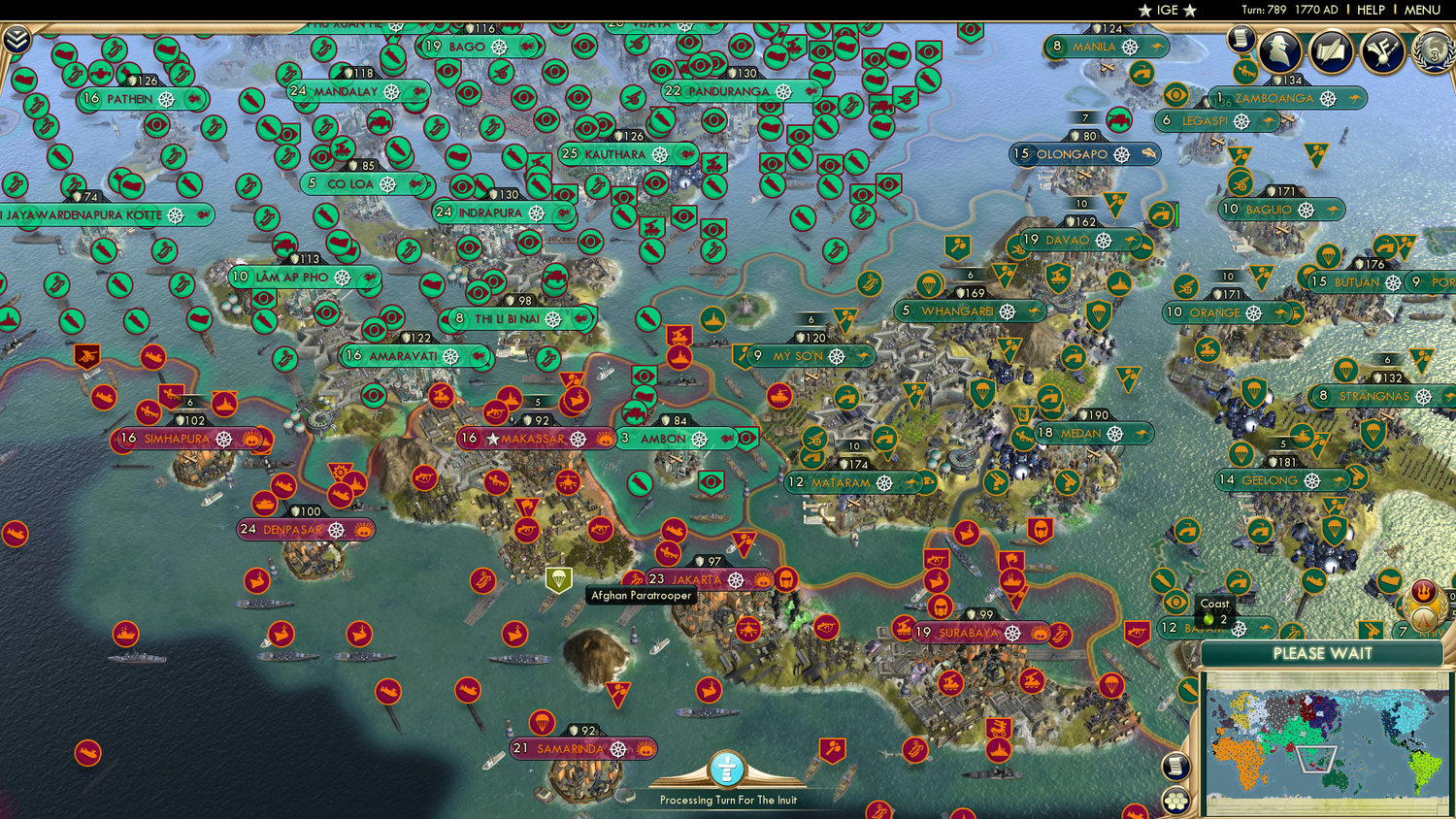
Task: Click the gold star beside Makassar's name
Action: tap(495, 439)
